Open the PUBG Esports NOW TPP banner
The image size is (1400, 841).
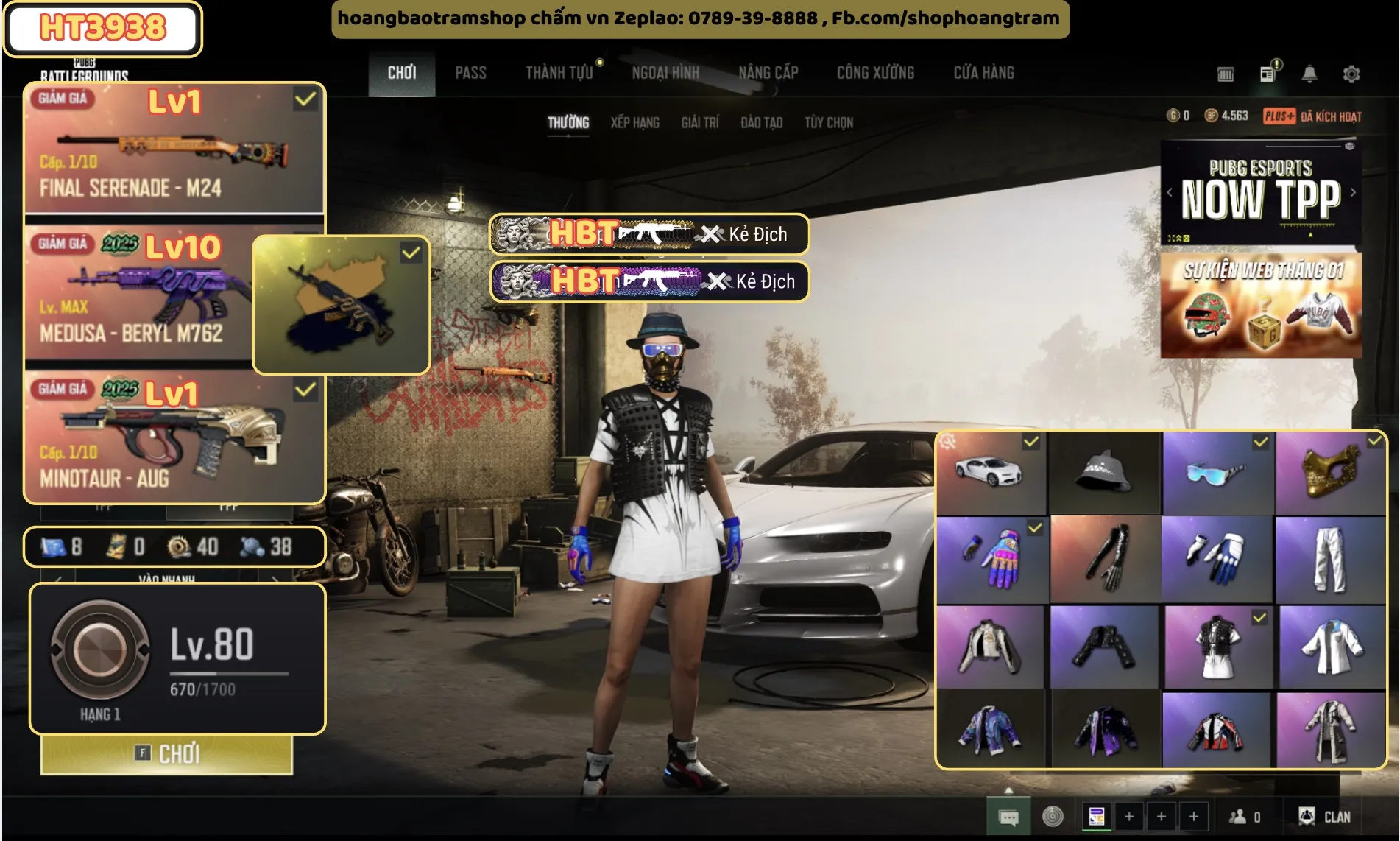(x=1261, y=193)
